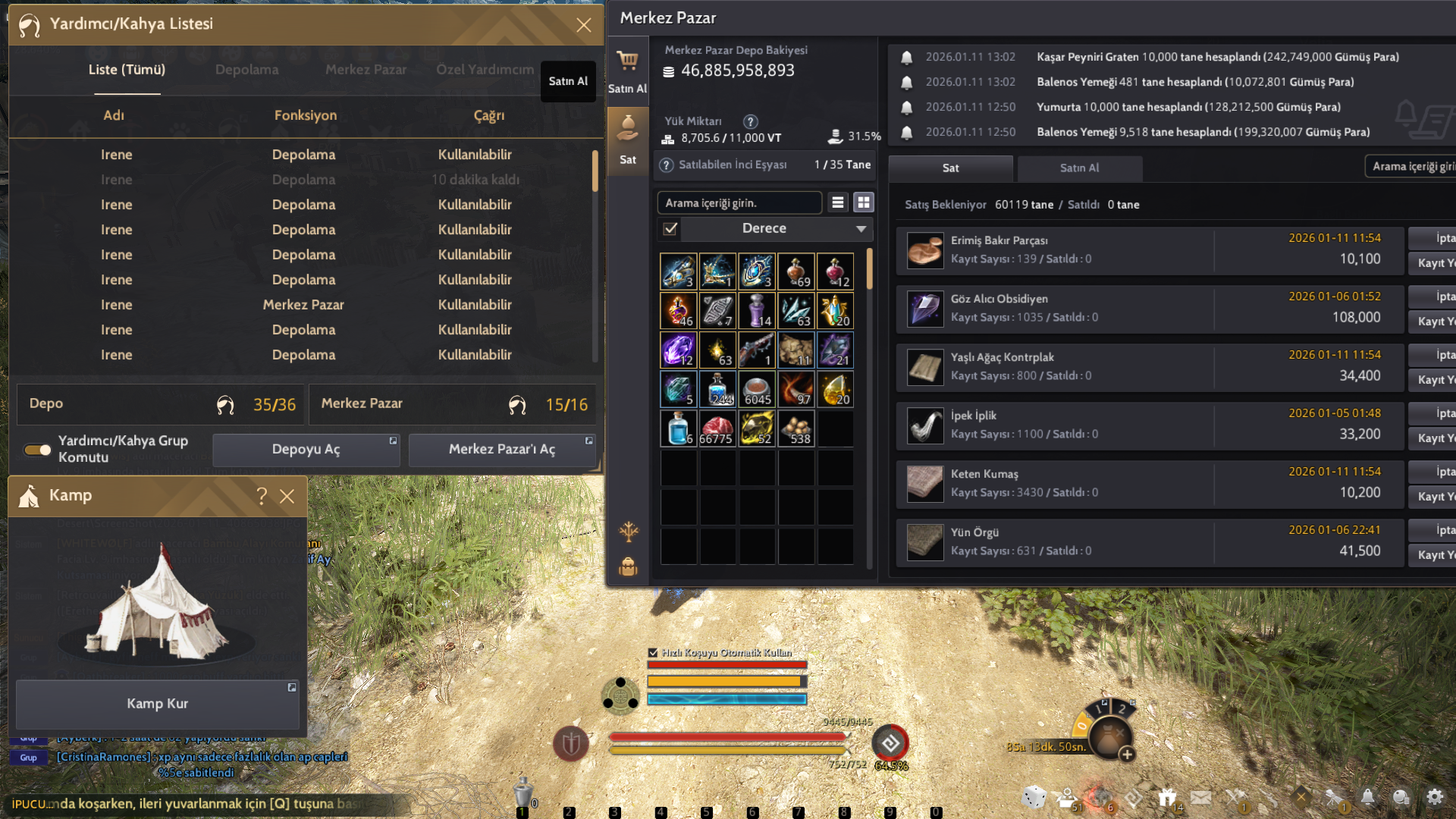Uncheck the Derece filter checkbox
The image size is (1456, 819).
(670, 228)
